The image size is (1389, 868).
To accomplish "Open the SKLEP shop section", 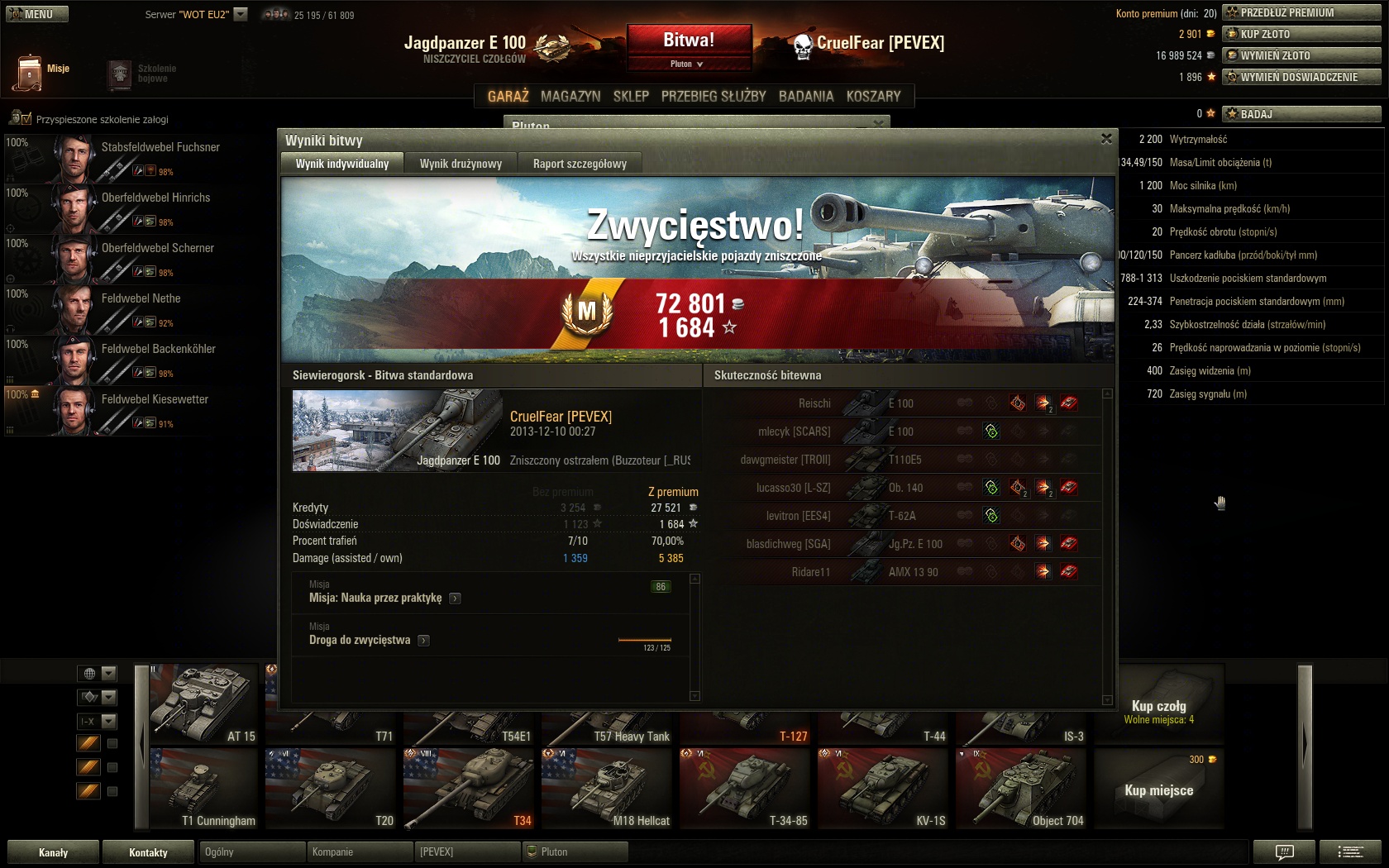I will coord(631,96).
